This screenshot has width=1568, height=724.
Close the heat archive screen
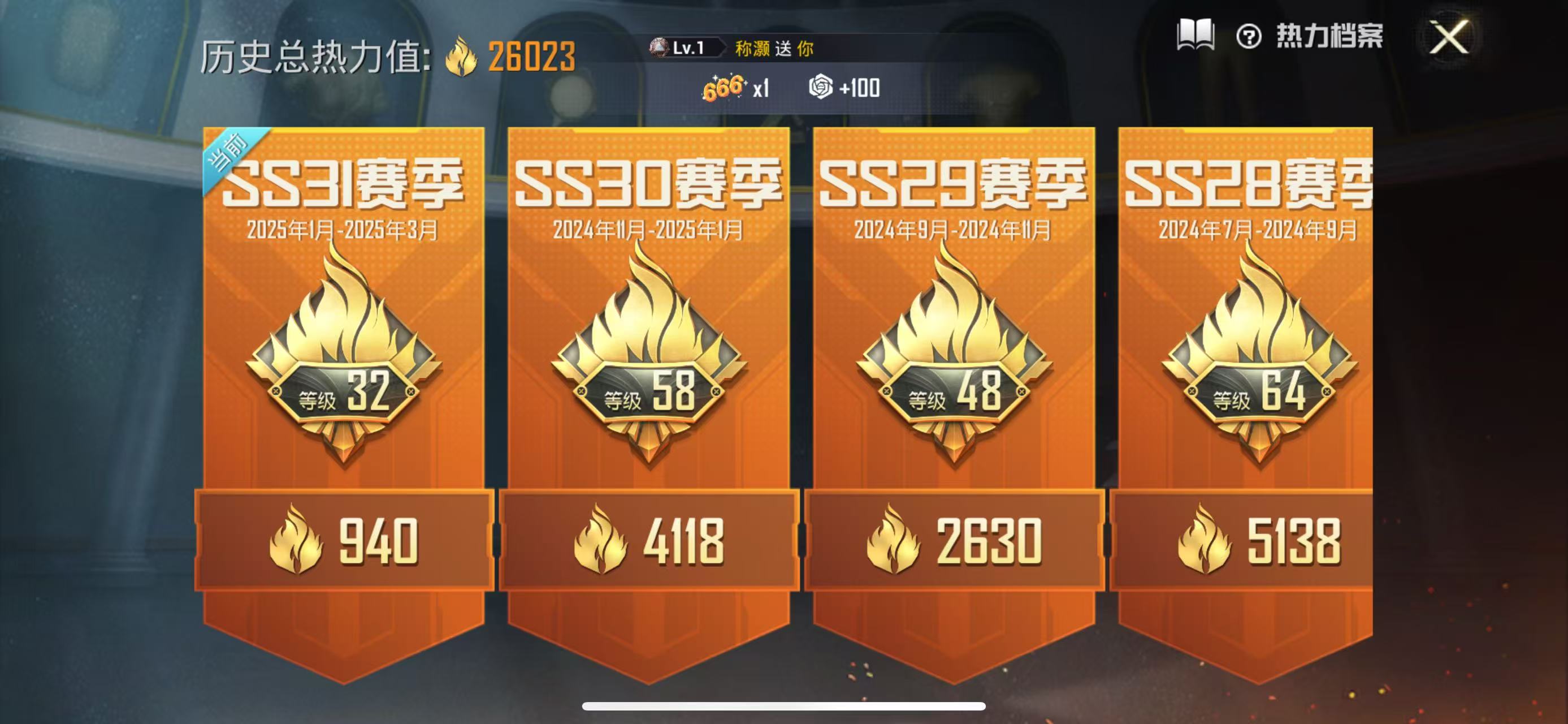tap(1449, 38)
